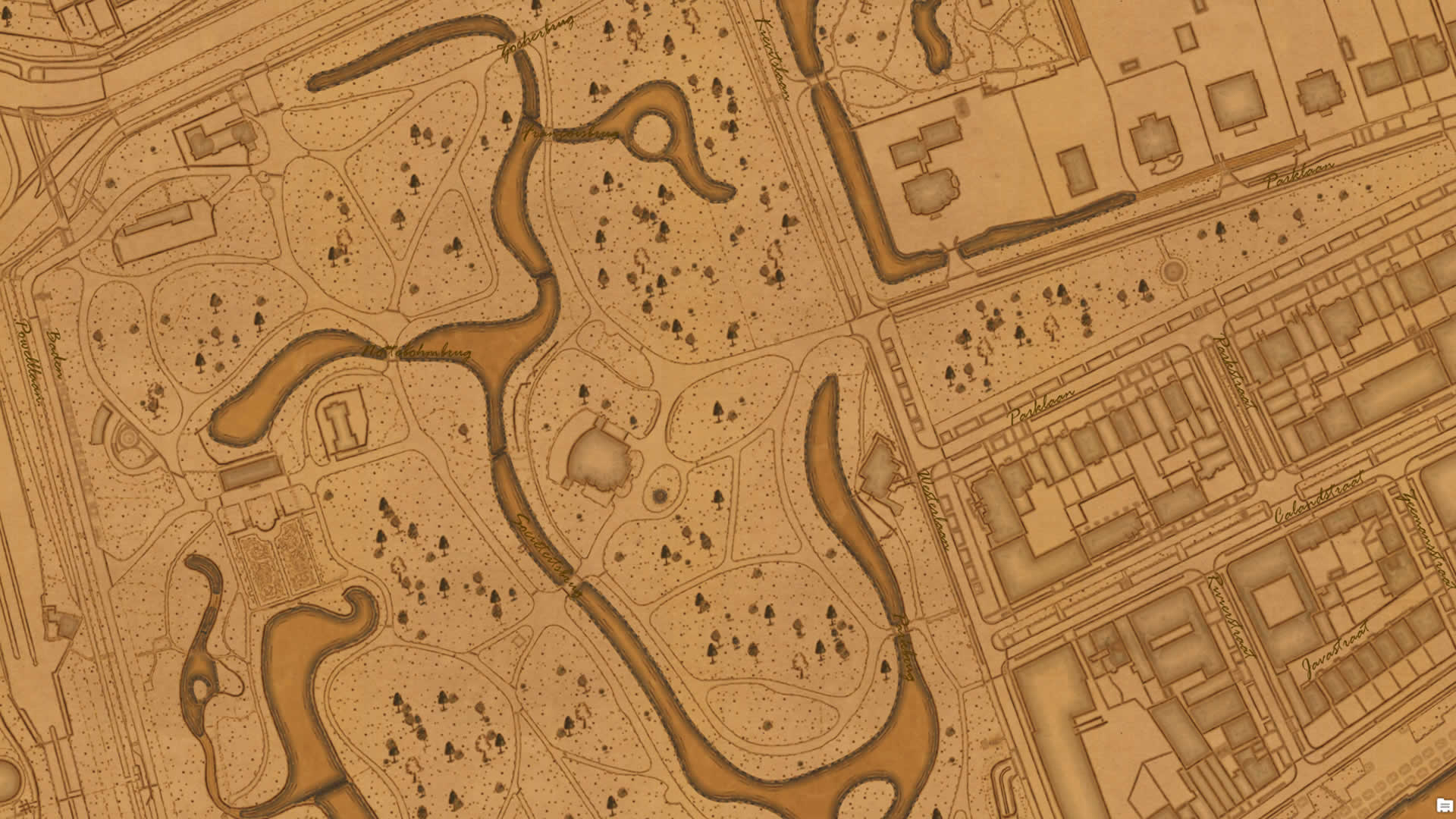This screenshot has width=1456, height=819.
Task: Select the bridge label near the central waterway junction
Action: point(416,351)
